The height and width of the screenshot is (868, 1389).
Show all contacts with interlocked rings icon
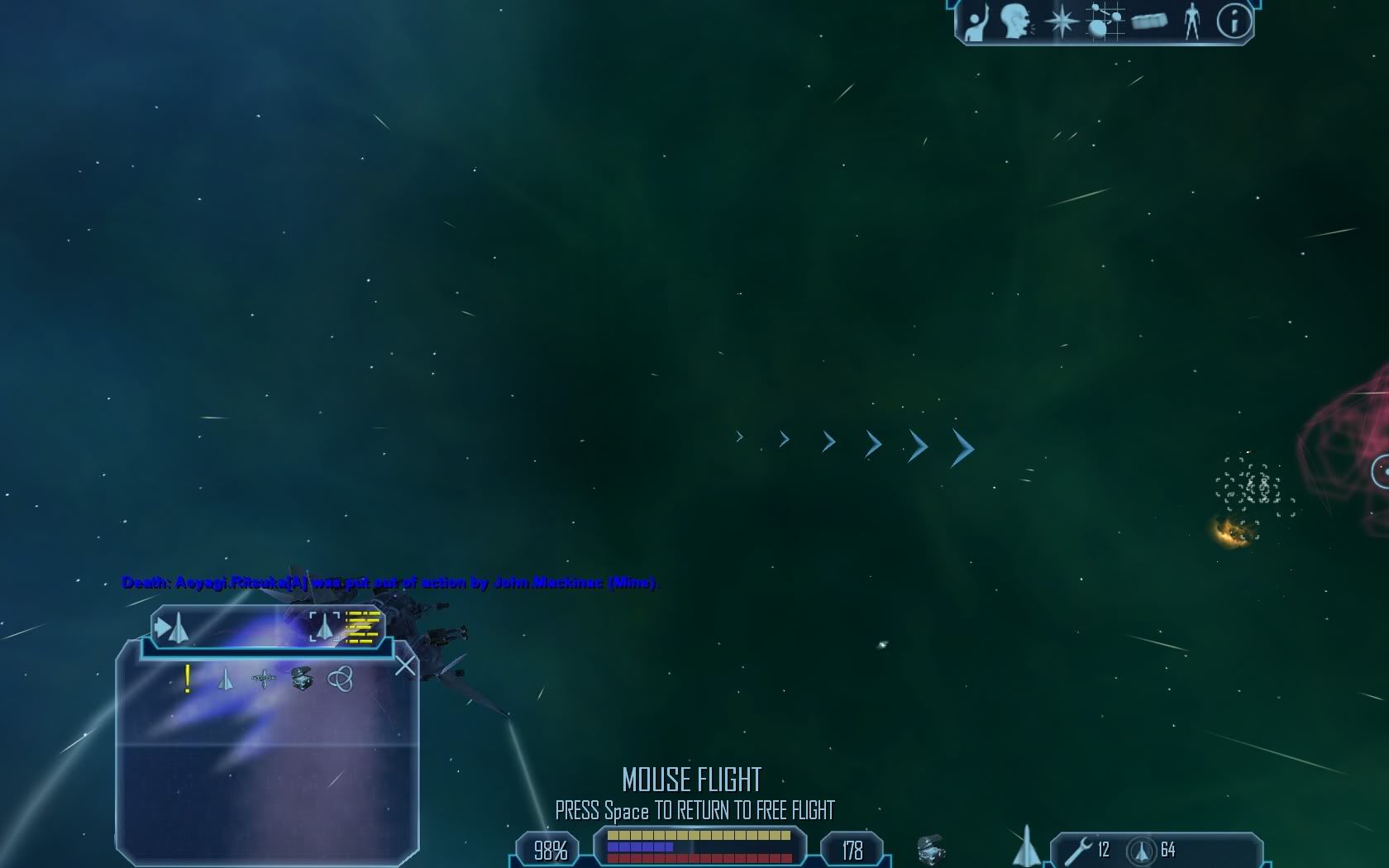pos(341,680)
